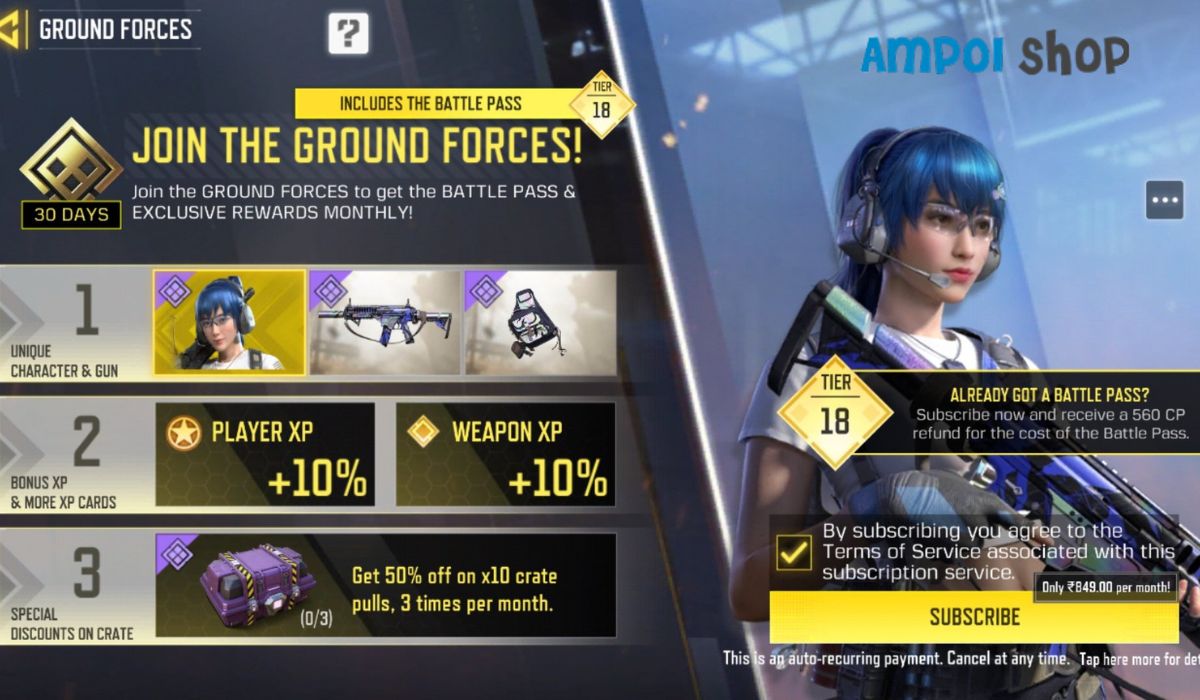This screenshot has height=700, width=1200.
Task: Select the backpack reward tile
Action: point(540,323)
